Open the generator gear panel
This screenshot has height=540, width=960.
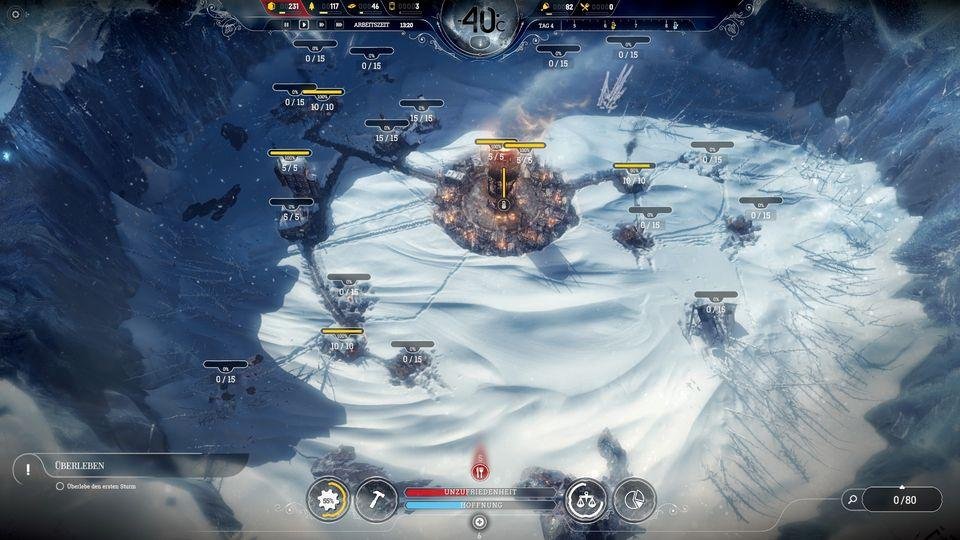pyautogui.click(x=328, y=499)
